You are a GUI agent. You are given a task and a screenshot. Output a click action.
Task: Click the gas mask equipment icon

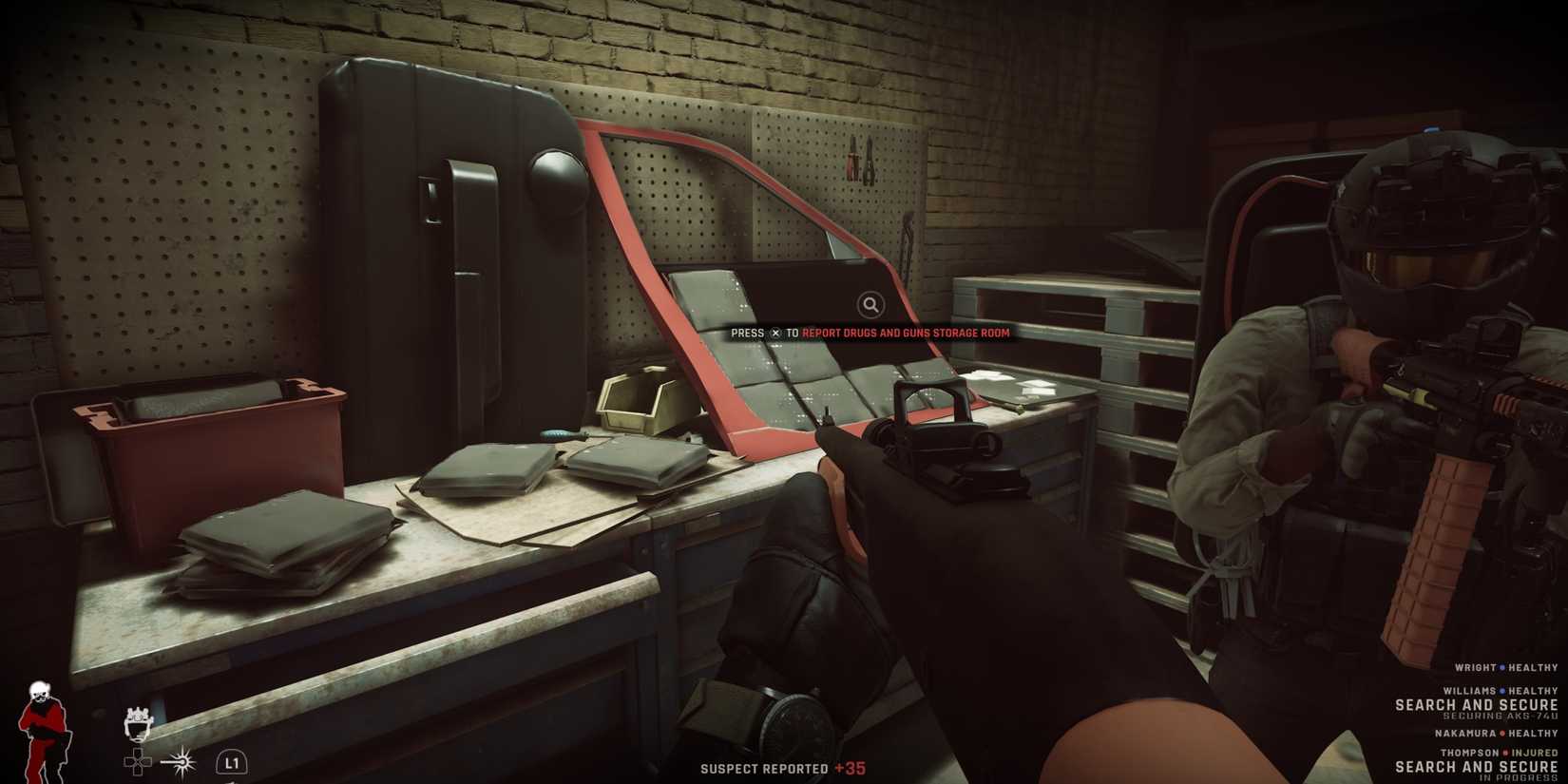point(137,724)
